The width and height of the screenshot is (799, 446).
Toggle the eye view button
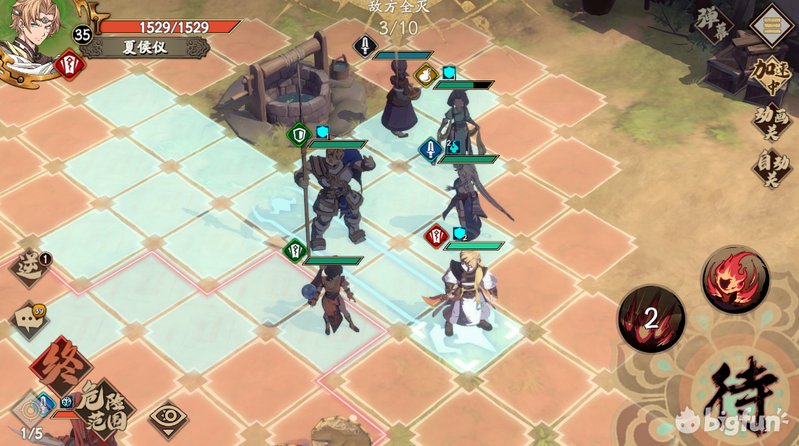click(x=168, y=418)
